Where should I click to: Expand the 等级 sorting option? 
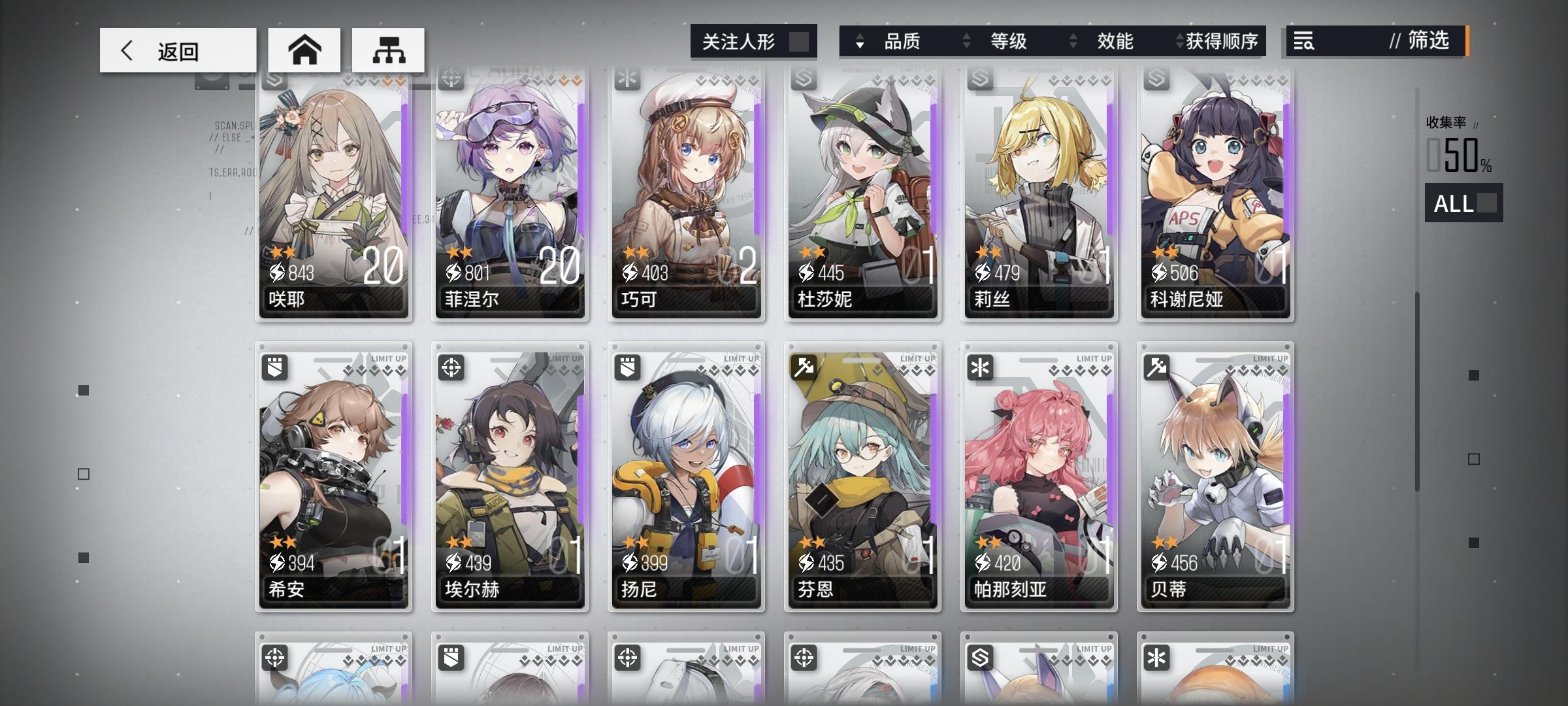click(966, 41)
